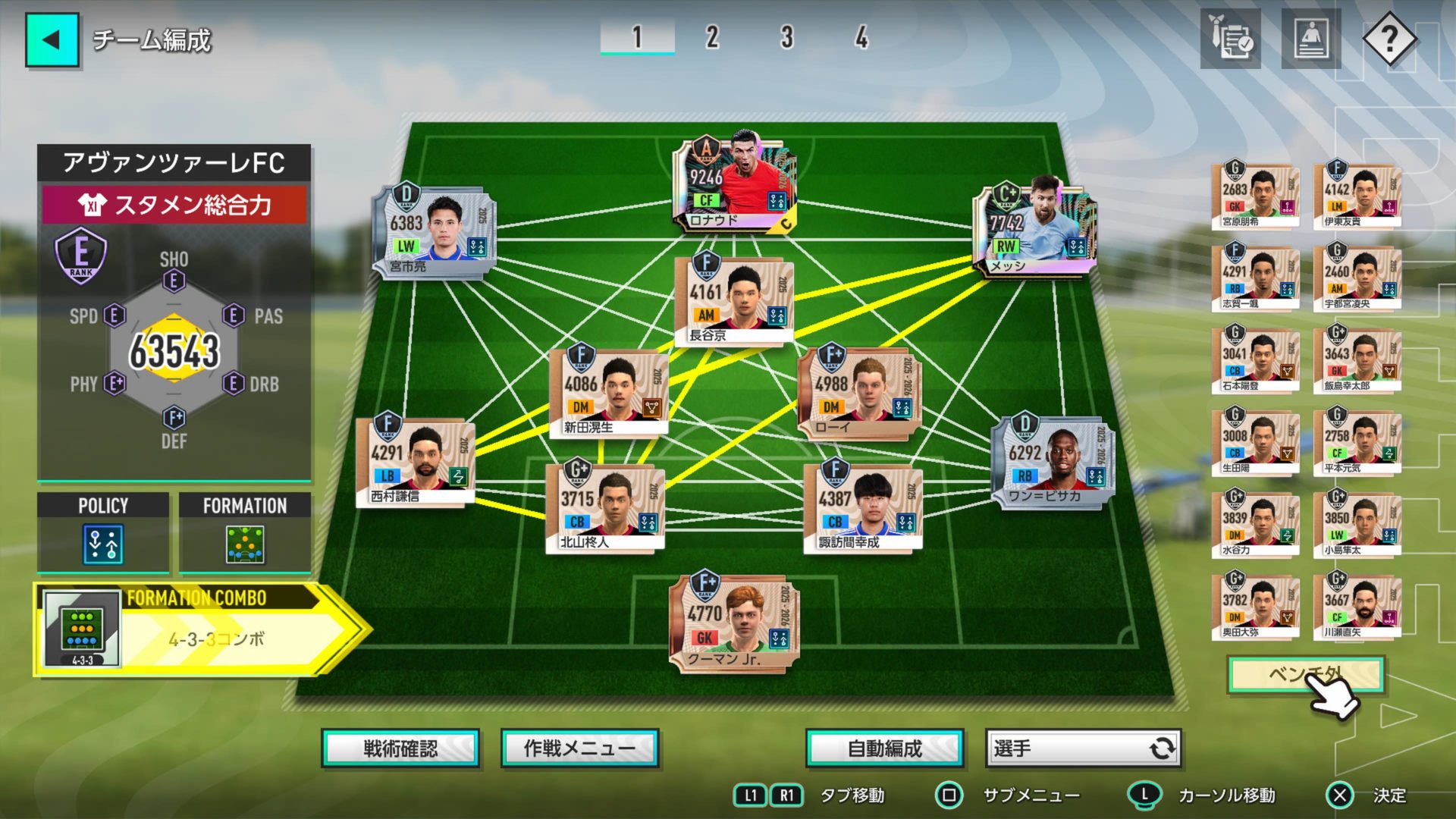
Task: Activate 自動編成 auto-formation
Action: coord(884,748)
